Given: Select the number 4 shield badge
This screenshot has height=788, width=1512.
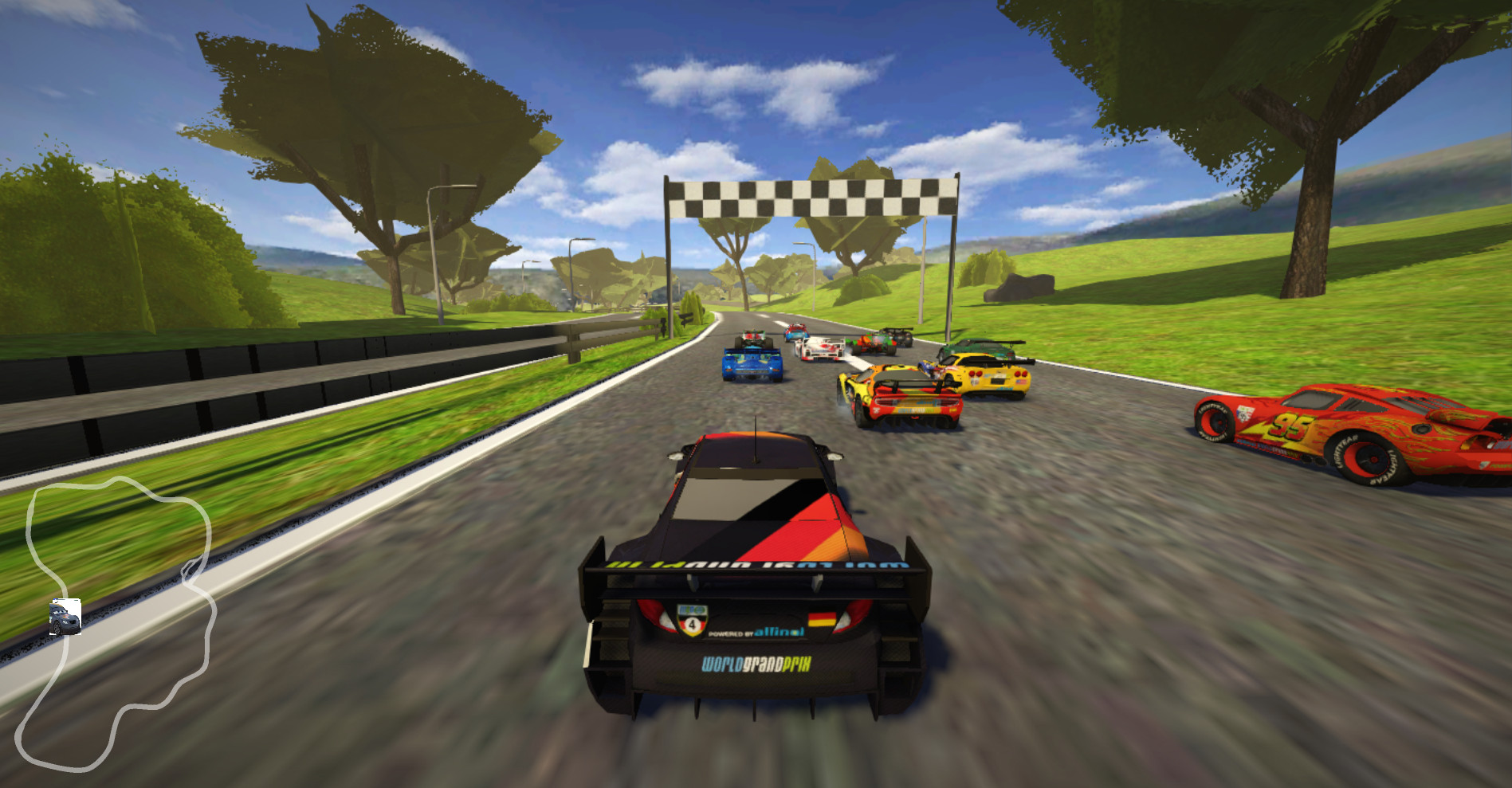Looking at the screenshot, I should click(693, 623).
